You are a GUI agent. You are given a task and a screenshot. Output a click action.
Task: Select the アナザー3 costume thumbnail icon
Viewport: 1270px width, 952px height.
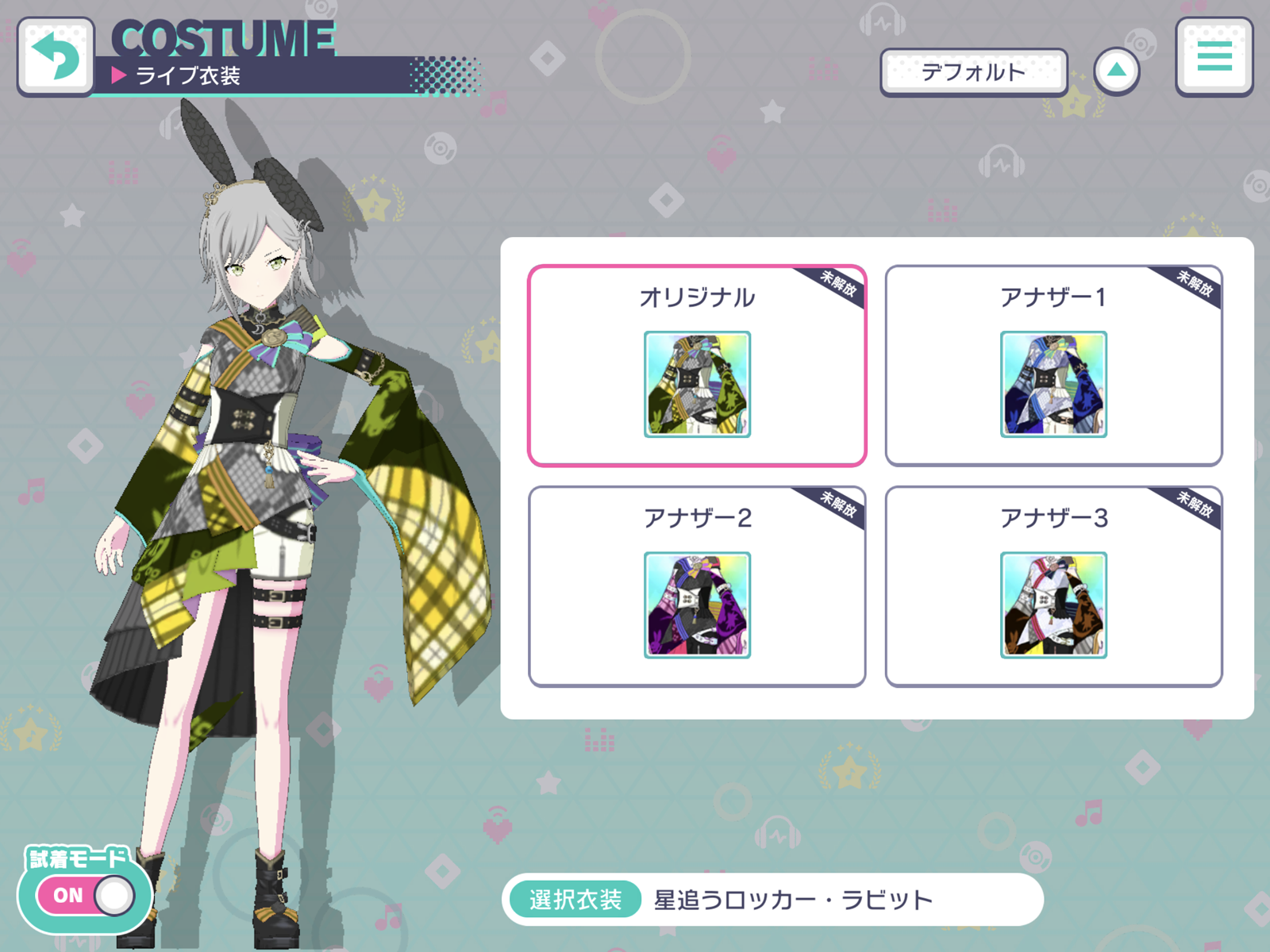[1052, 605]
